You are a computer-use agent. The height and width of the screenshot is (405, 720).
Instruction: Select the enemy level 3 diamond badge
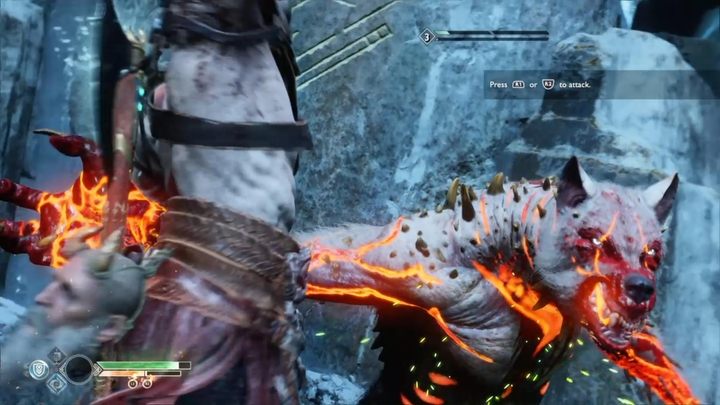[x=427, y=36]
